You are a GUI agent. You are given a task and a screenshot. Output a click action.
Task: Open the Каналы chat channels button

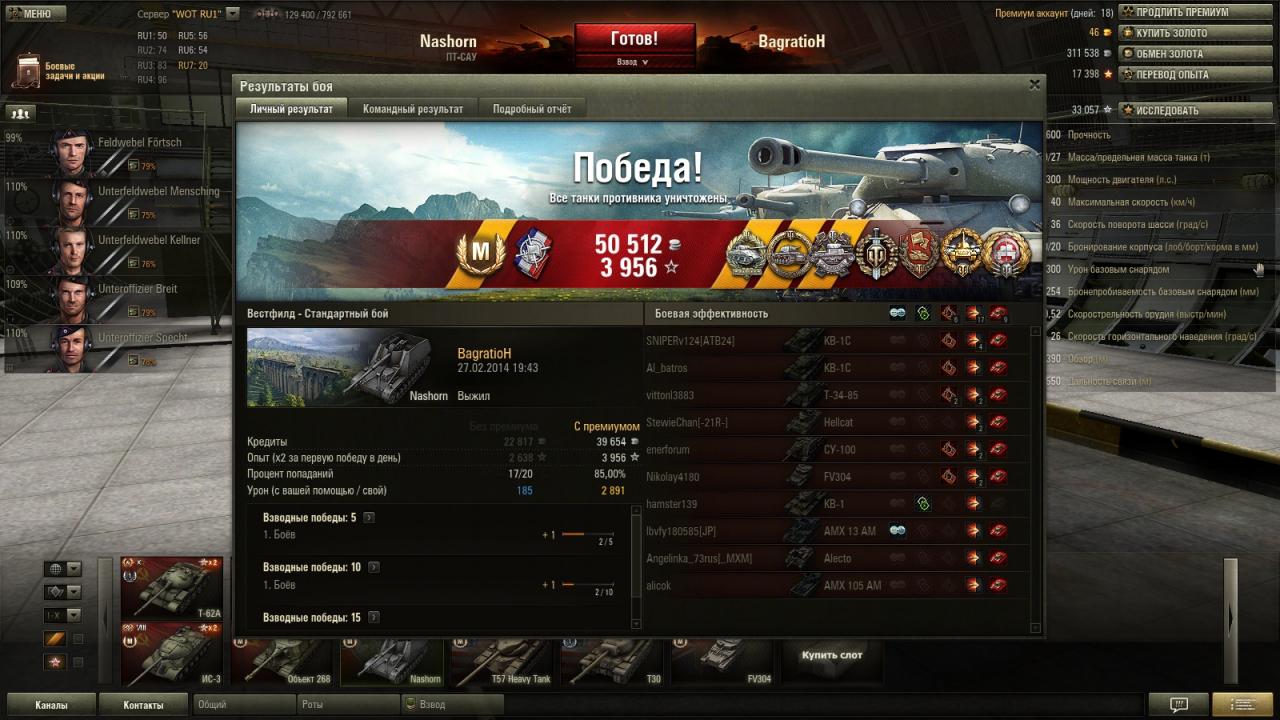click(51, 705)
